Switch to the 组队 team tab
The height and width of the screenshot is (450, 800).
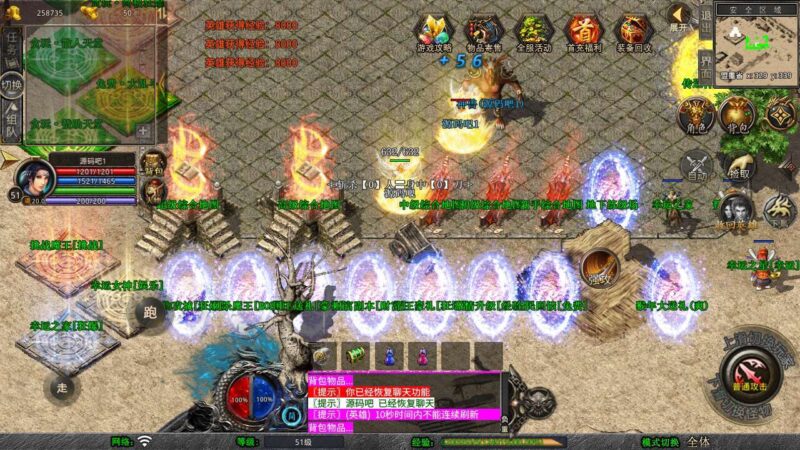point(10,122)
